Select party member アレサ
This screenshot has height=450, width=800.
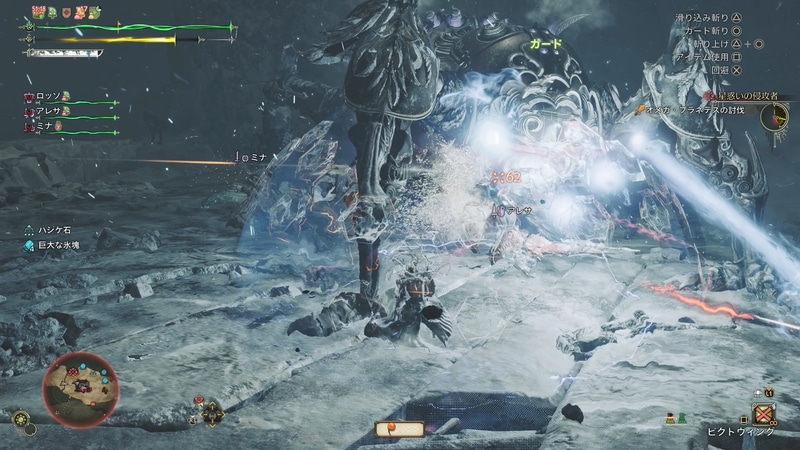[x=49, y=112]
